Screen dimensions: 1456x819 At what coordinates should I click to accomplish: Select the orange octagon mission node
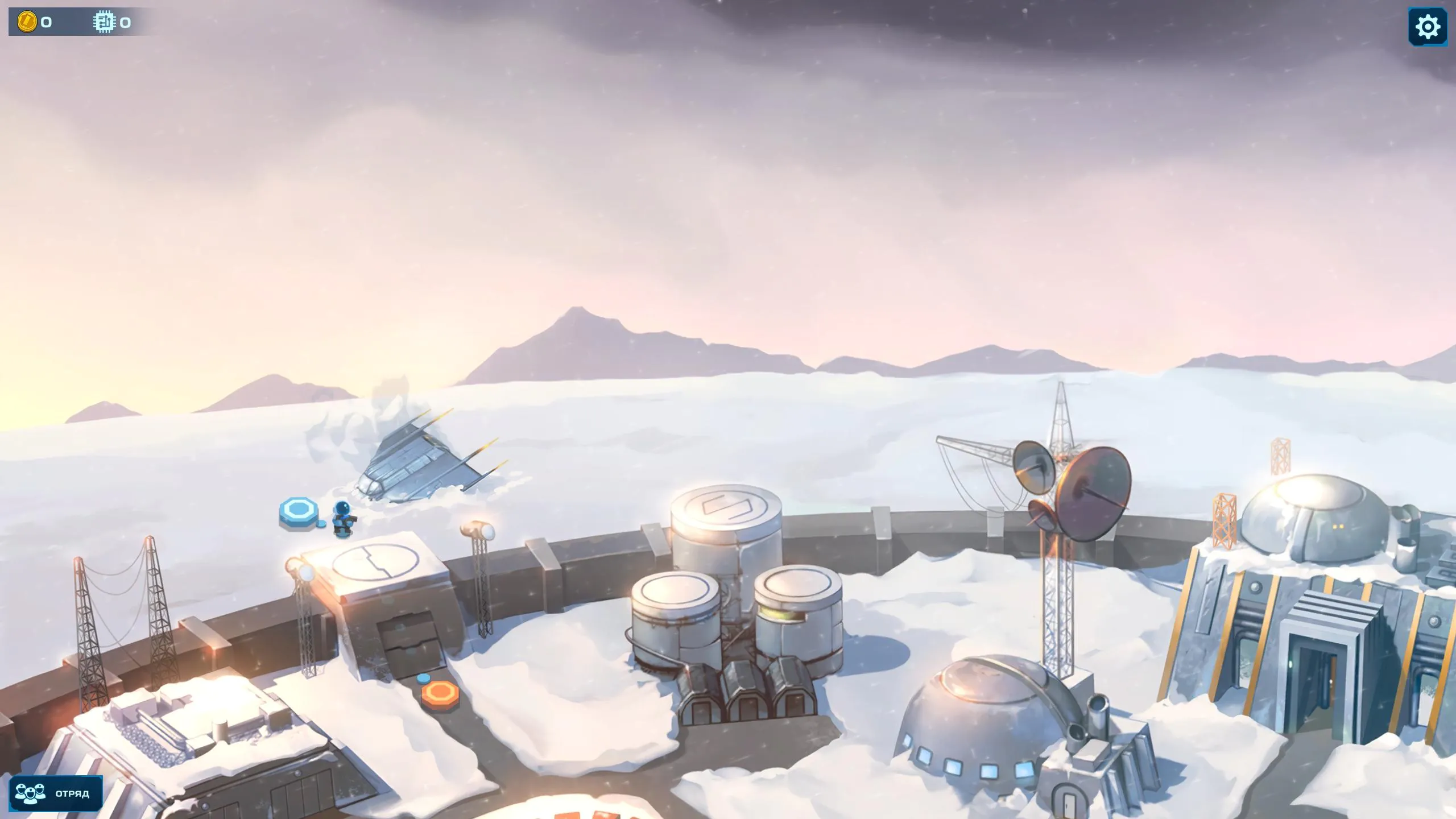pyautogui.click(x=440, y=694)
